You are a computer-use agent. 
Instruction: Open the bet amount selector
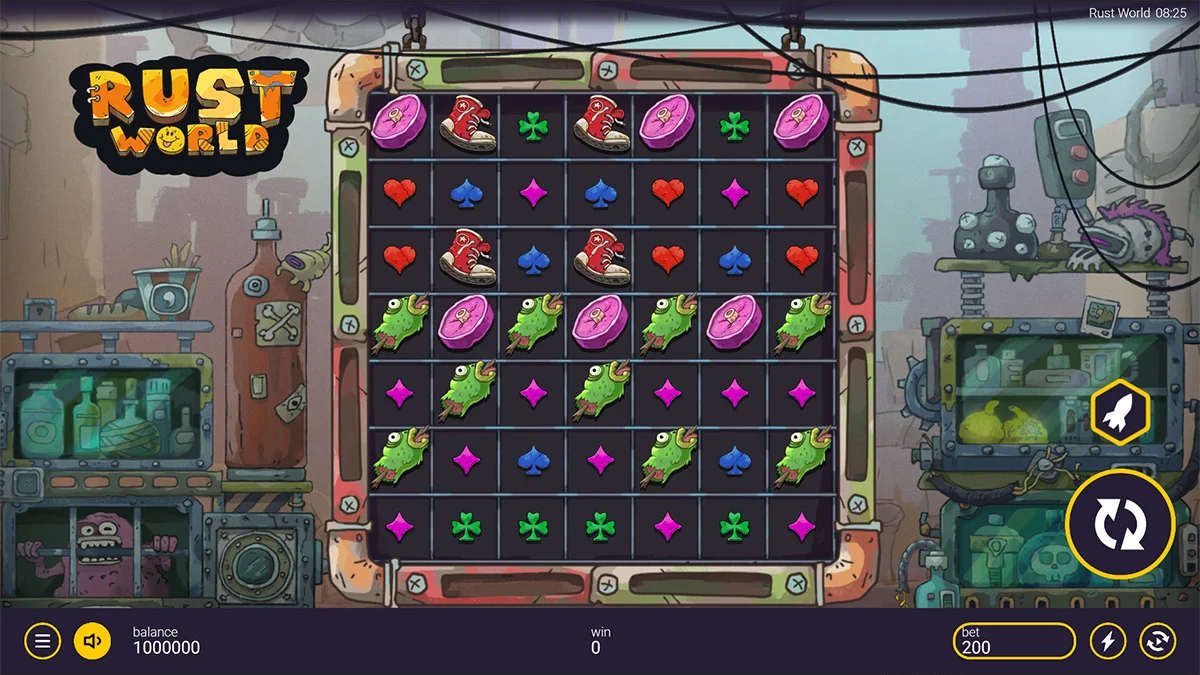pos(1014,641)
